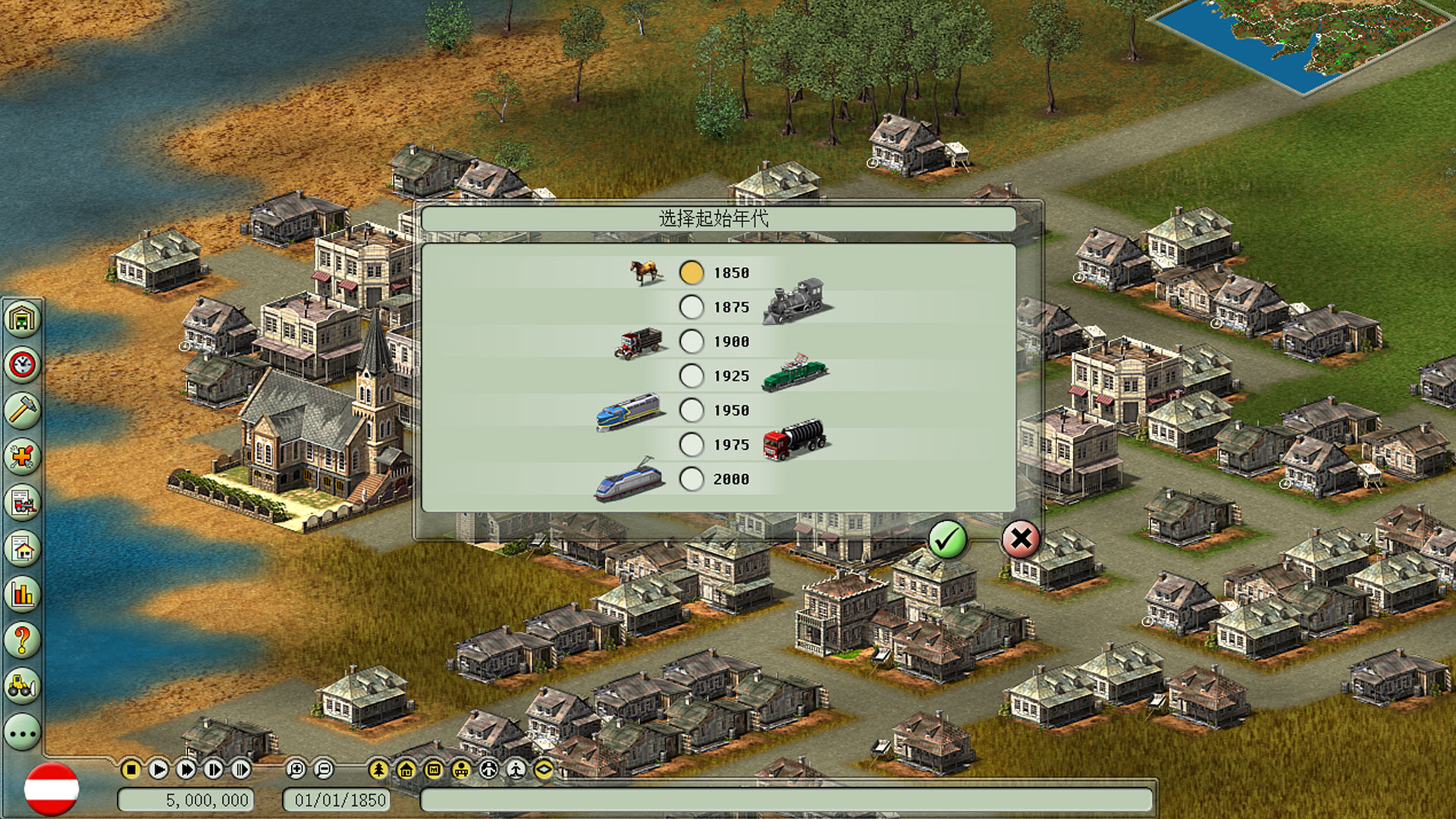
Task: Choose 1875 as the starting year
Action: (x=692, y=307)
